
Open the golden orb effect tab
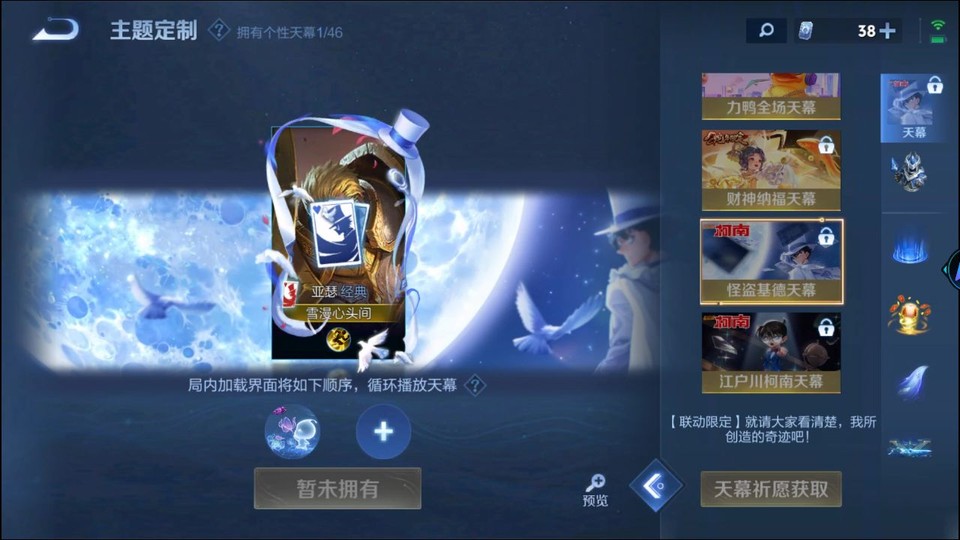coord(910,314)
